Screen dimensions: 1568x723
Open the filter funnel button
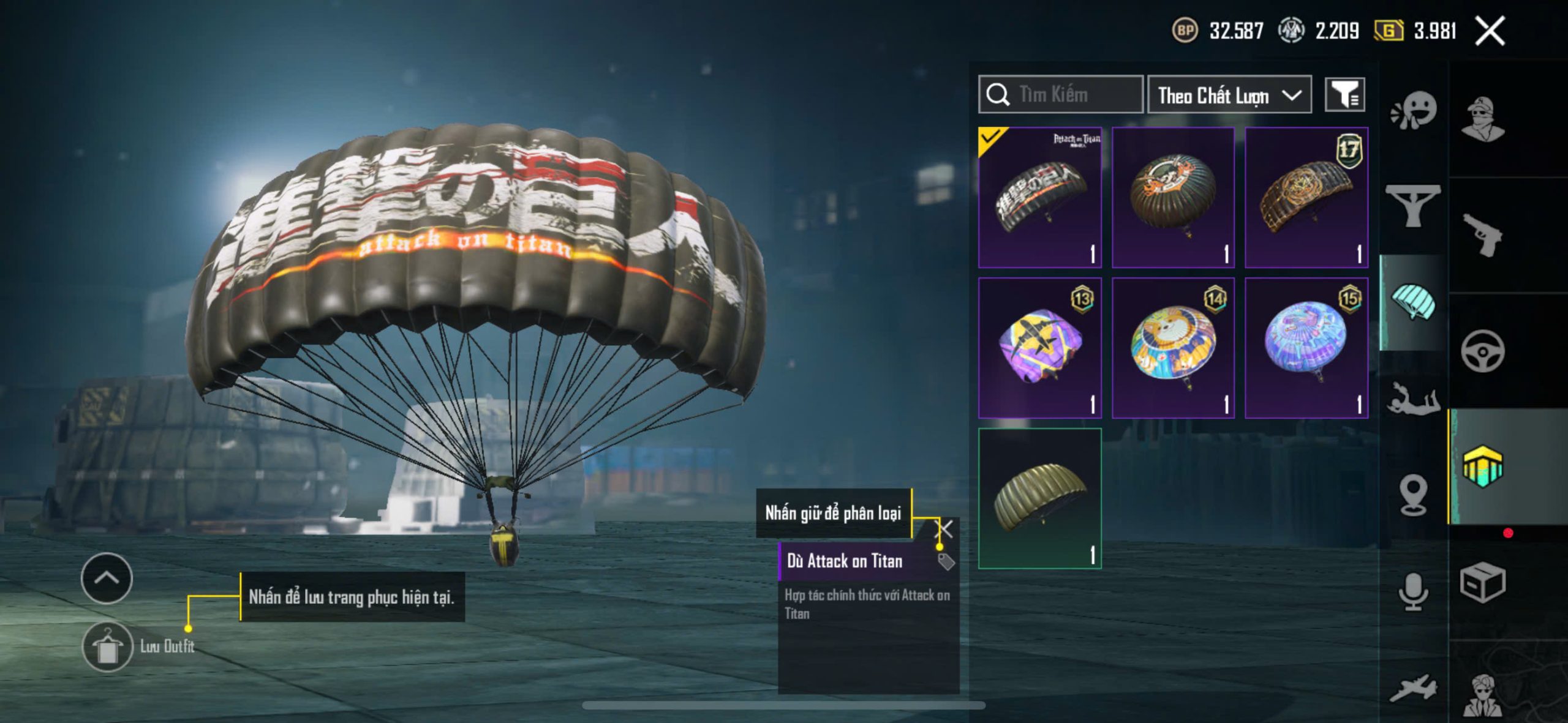click(1344, 95)
